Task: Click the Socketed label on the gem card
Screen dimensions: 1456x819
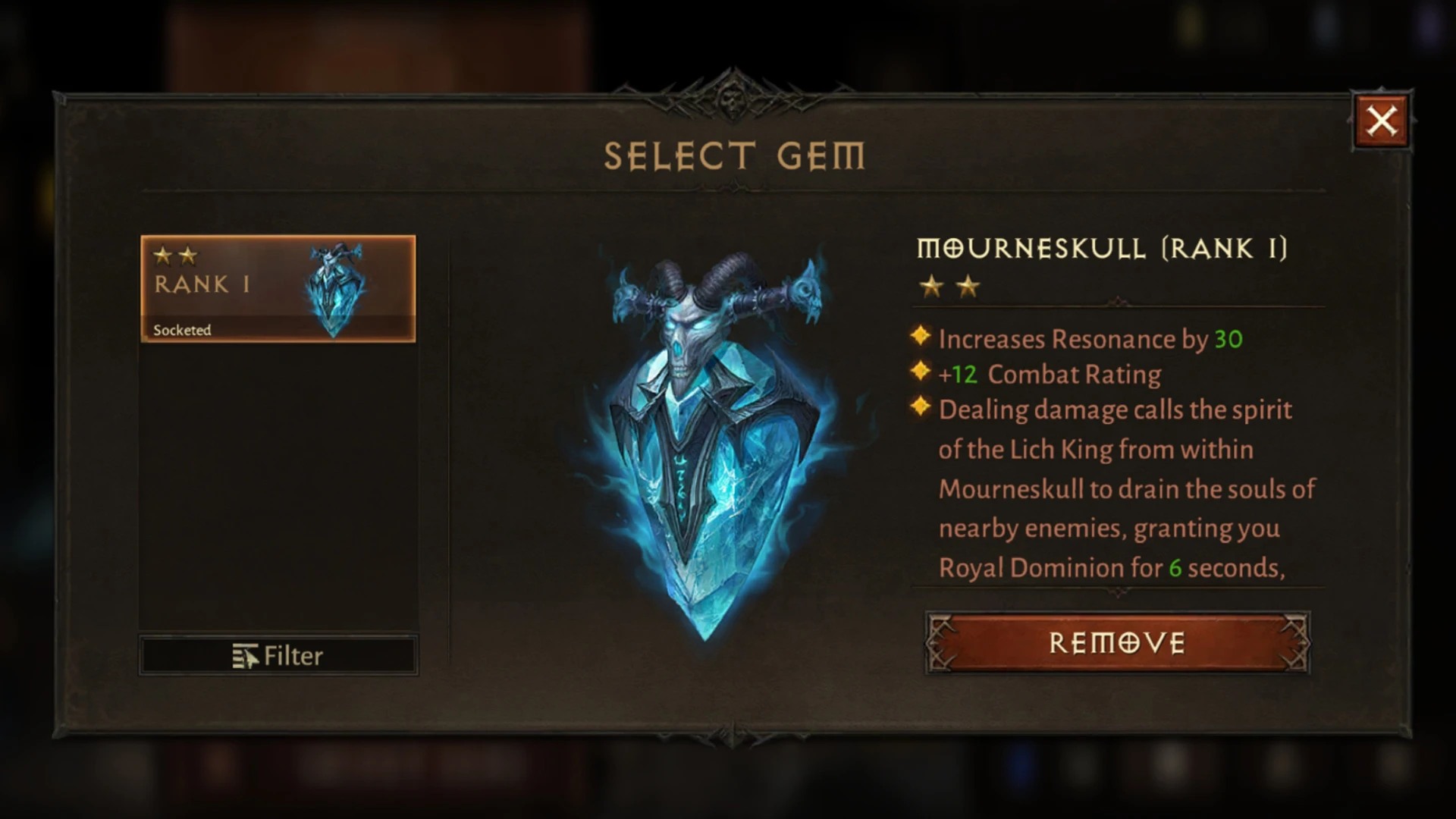Action: tap(181, 330)
